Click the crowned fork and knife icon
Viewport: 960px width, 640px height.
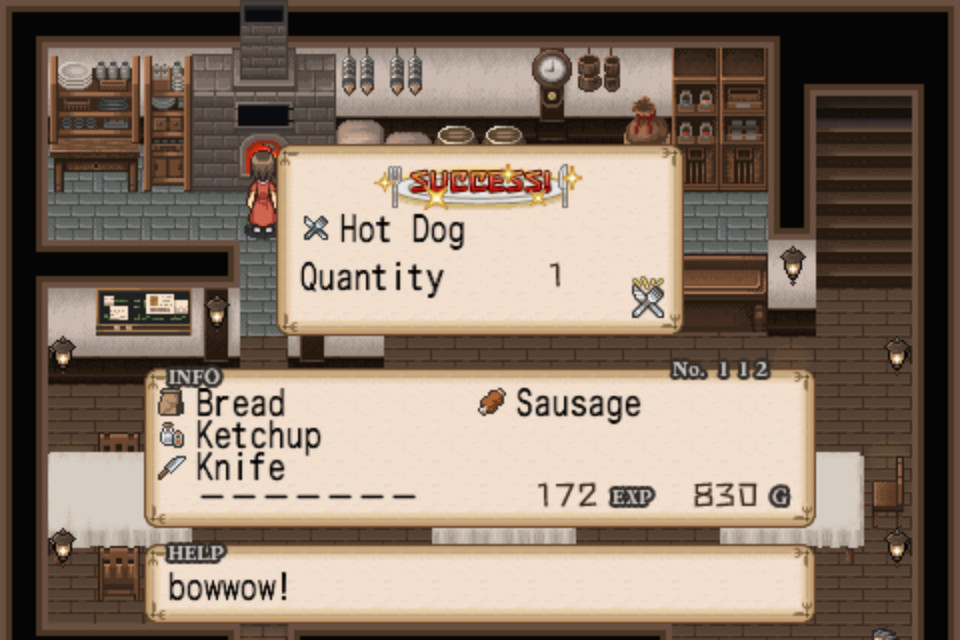tap(648, 297)
